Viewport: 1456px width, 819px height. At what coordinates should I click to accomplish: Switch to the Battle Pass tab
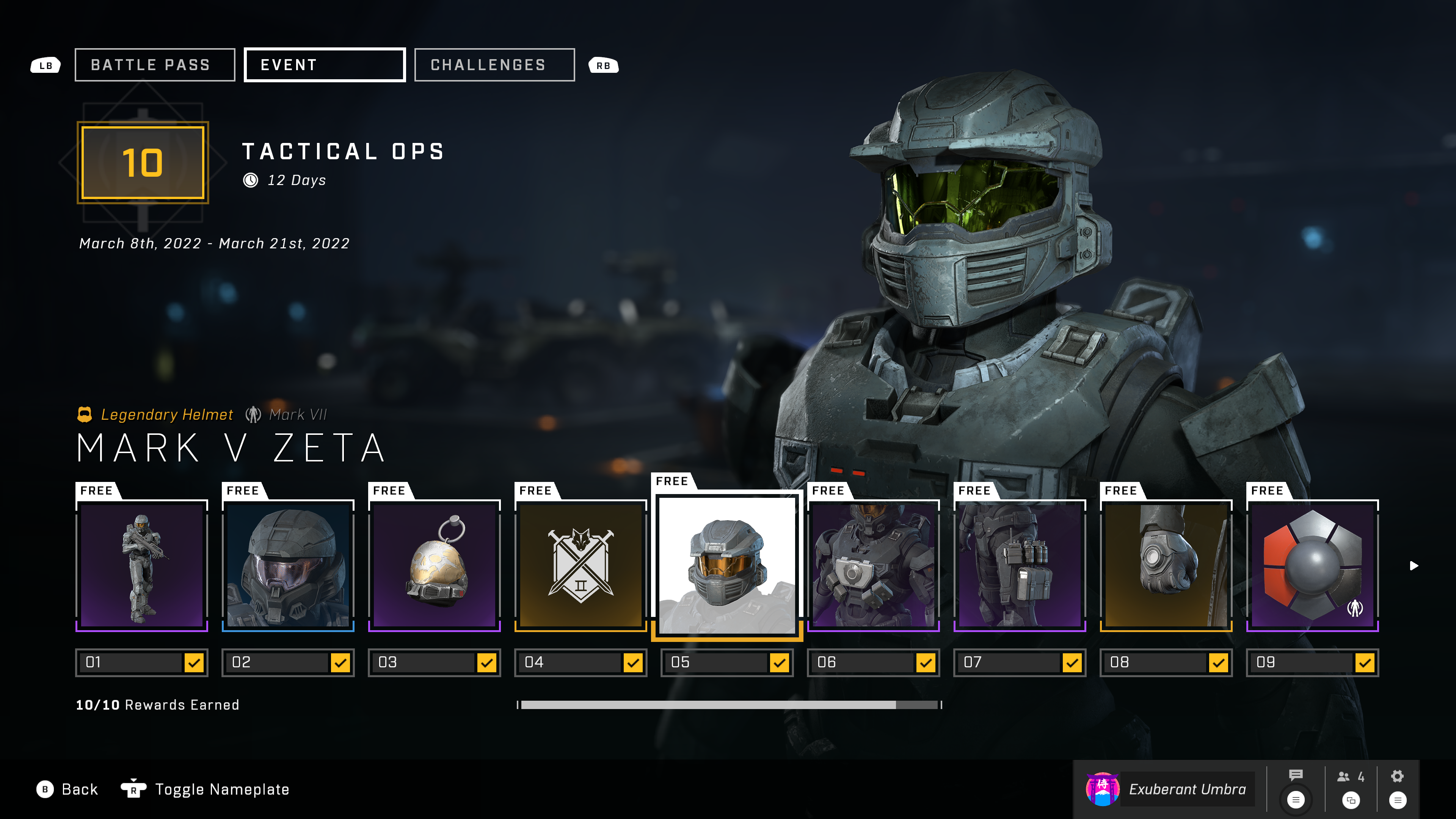154,65
